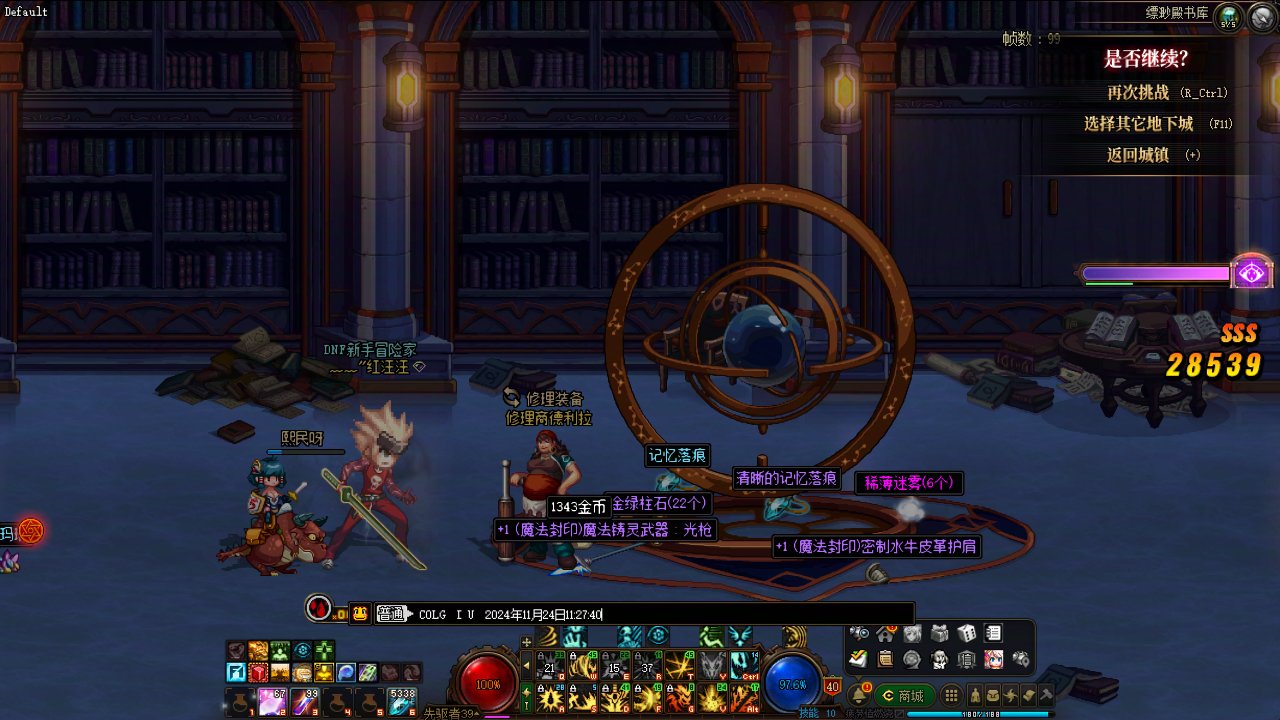Select 选择其它地下城 option

coord(1138,124)
